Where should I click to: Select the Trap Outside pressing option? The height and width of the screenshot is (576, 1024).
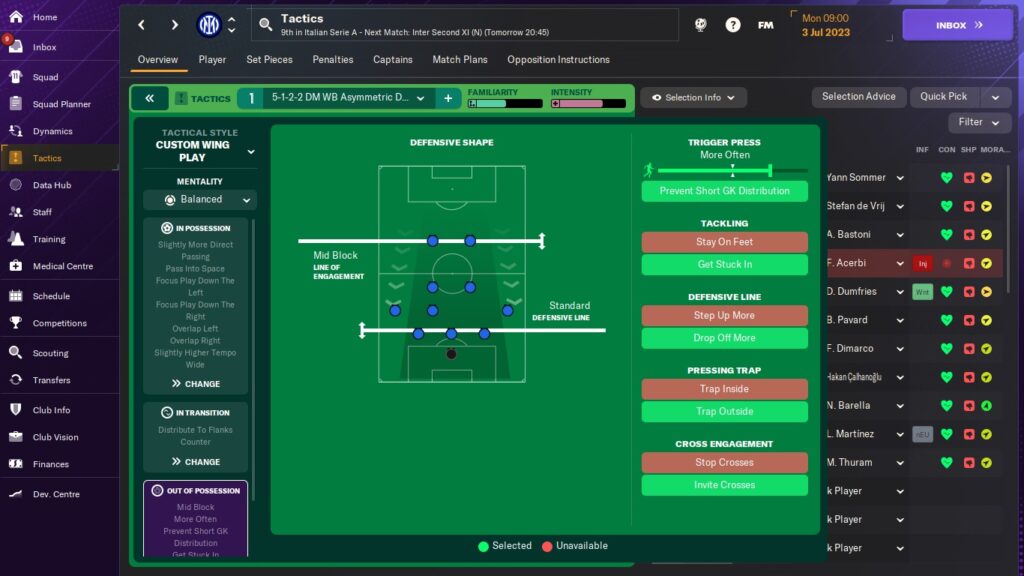pos(724,412)
